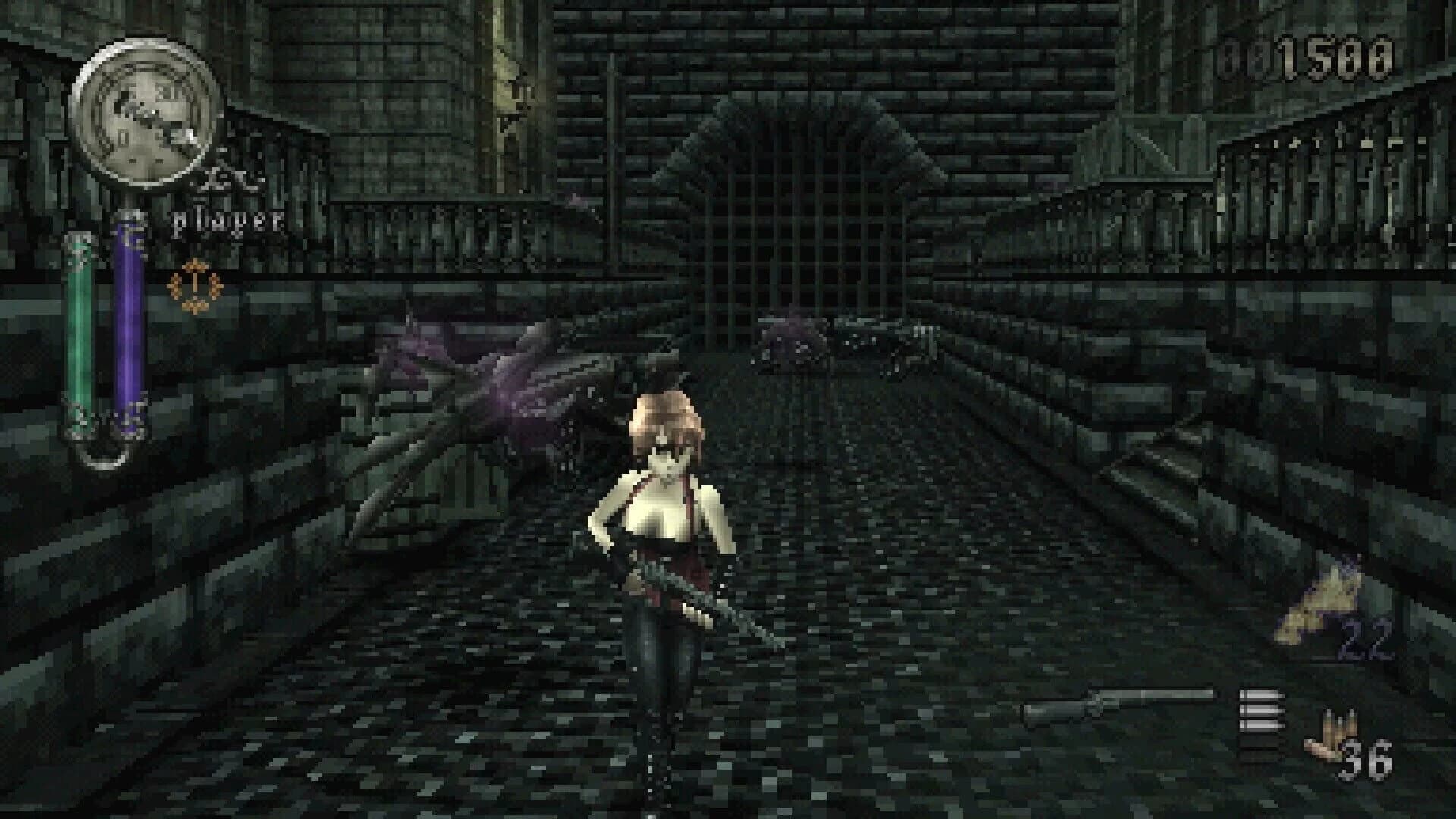Select the player name label
1456x819 pixels.
[x=225, y=222]
